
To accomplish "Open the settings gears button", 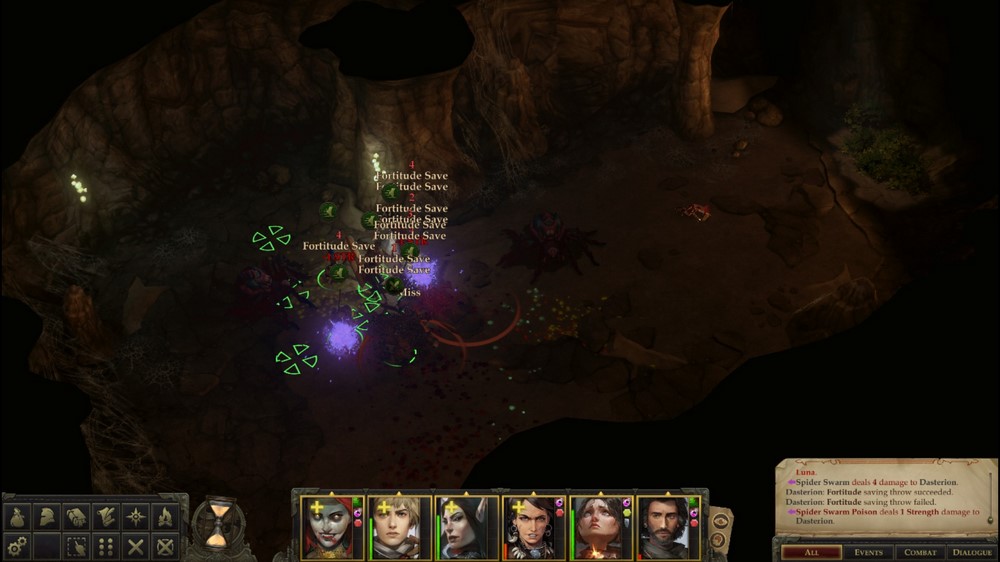I will pos(16,547).
